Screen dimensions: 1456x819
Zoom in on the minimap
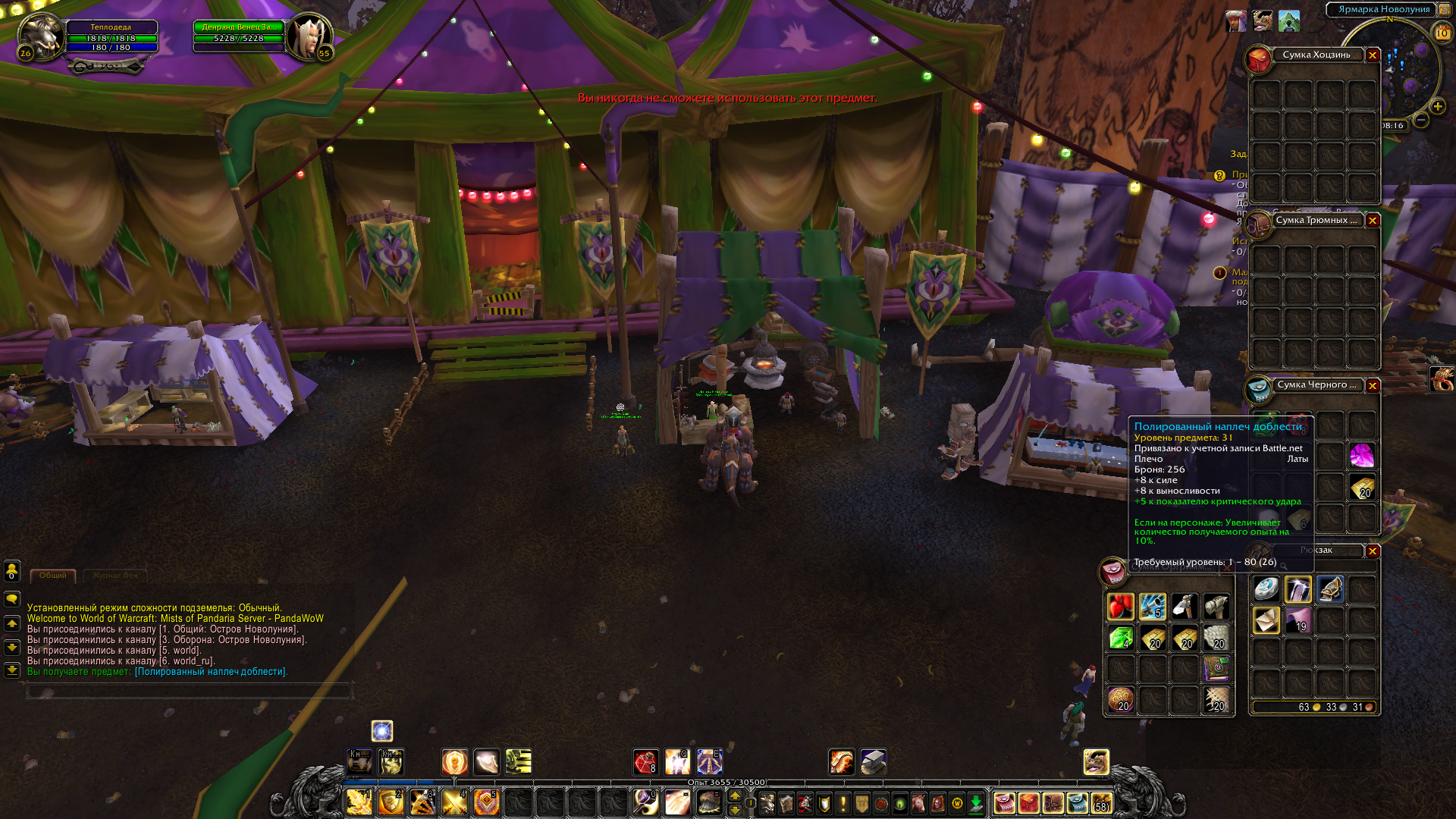click(x=1438, y=107)
